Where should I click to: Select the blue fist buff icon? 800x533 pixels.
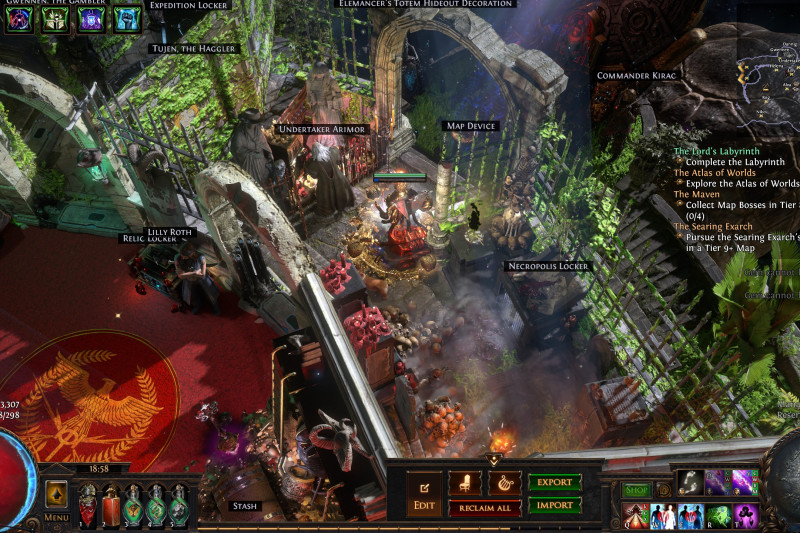pos(127,18)
